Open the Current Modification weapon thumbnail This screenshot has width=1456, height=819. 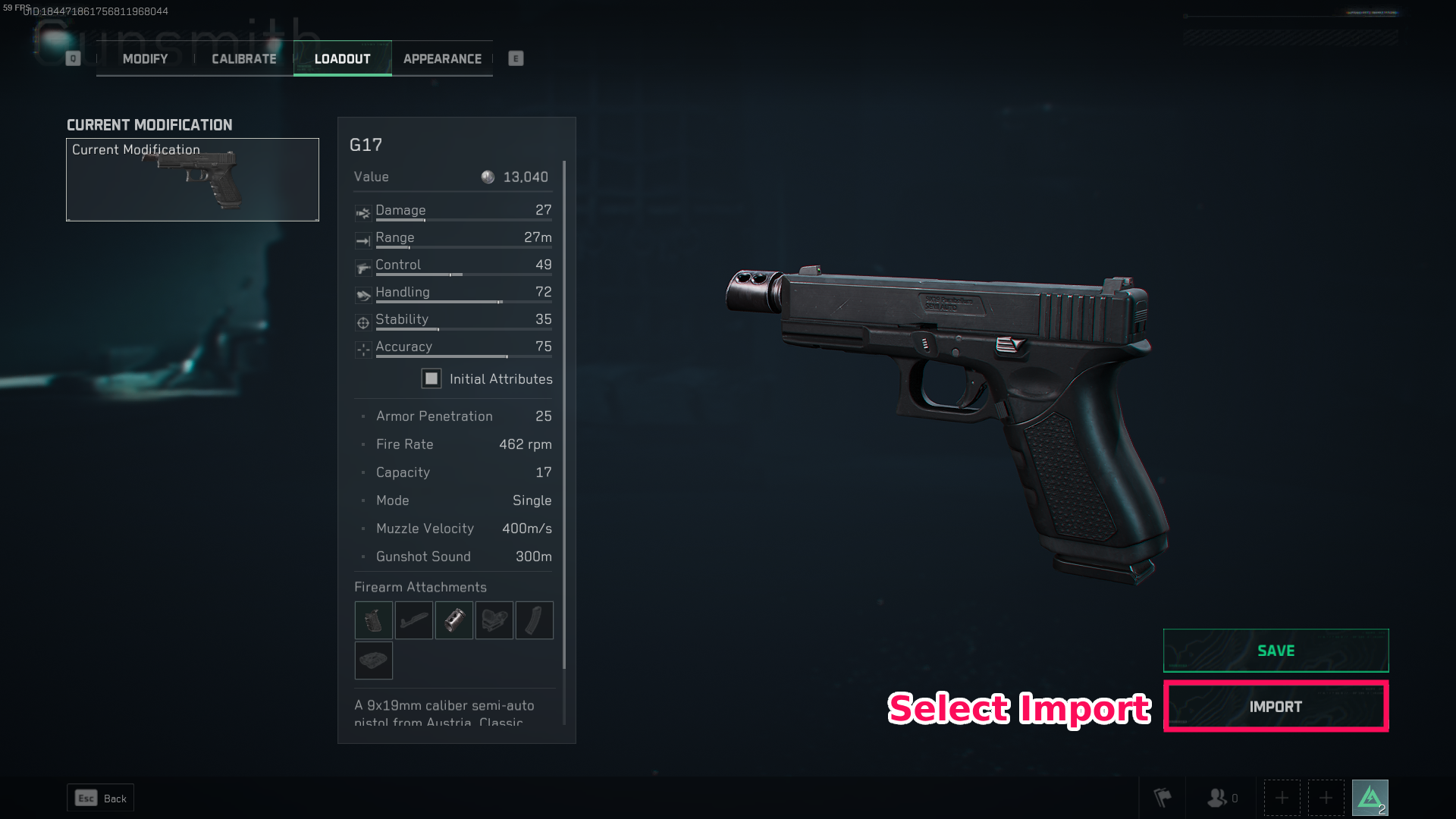tap(192, 180)
